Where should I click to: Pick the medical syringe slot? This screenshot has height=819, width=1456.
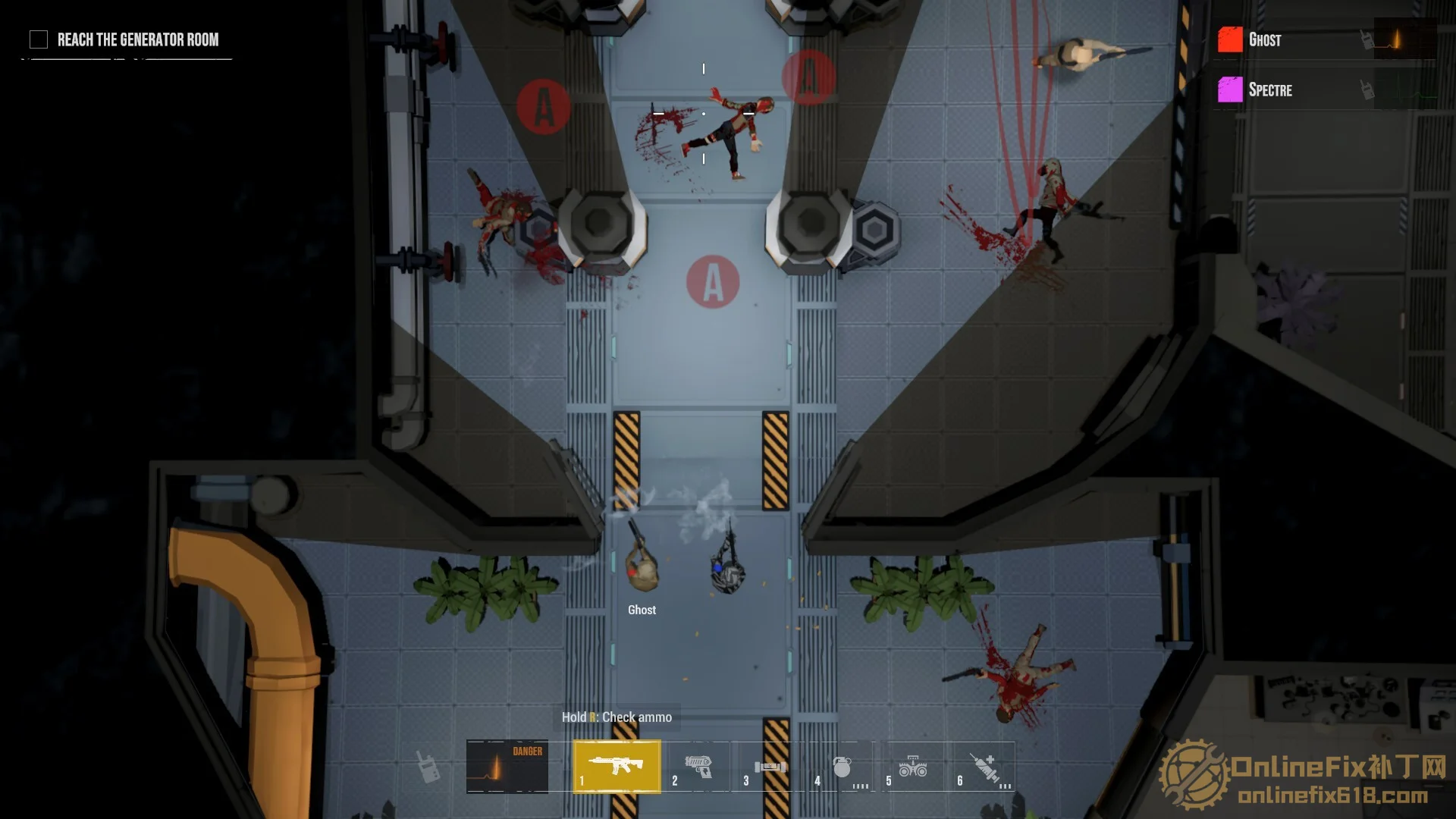(x=984, y=767)
